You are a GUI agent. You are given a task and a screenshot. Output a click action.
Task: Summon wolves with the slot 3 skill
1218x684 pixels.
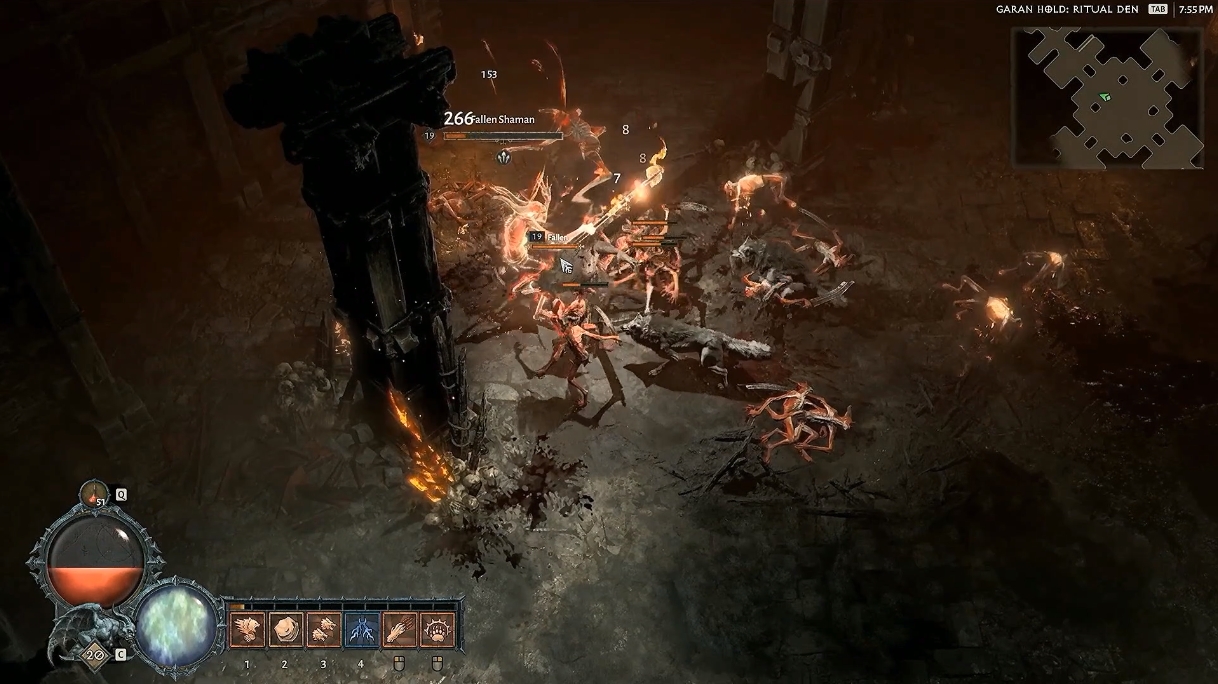tap(323, 629)
